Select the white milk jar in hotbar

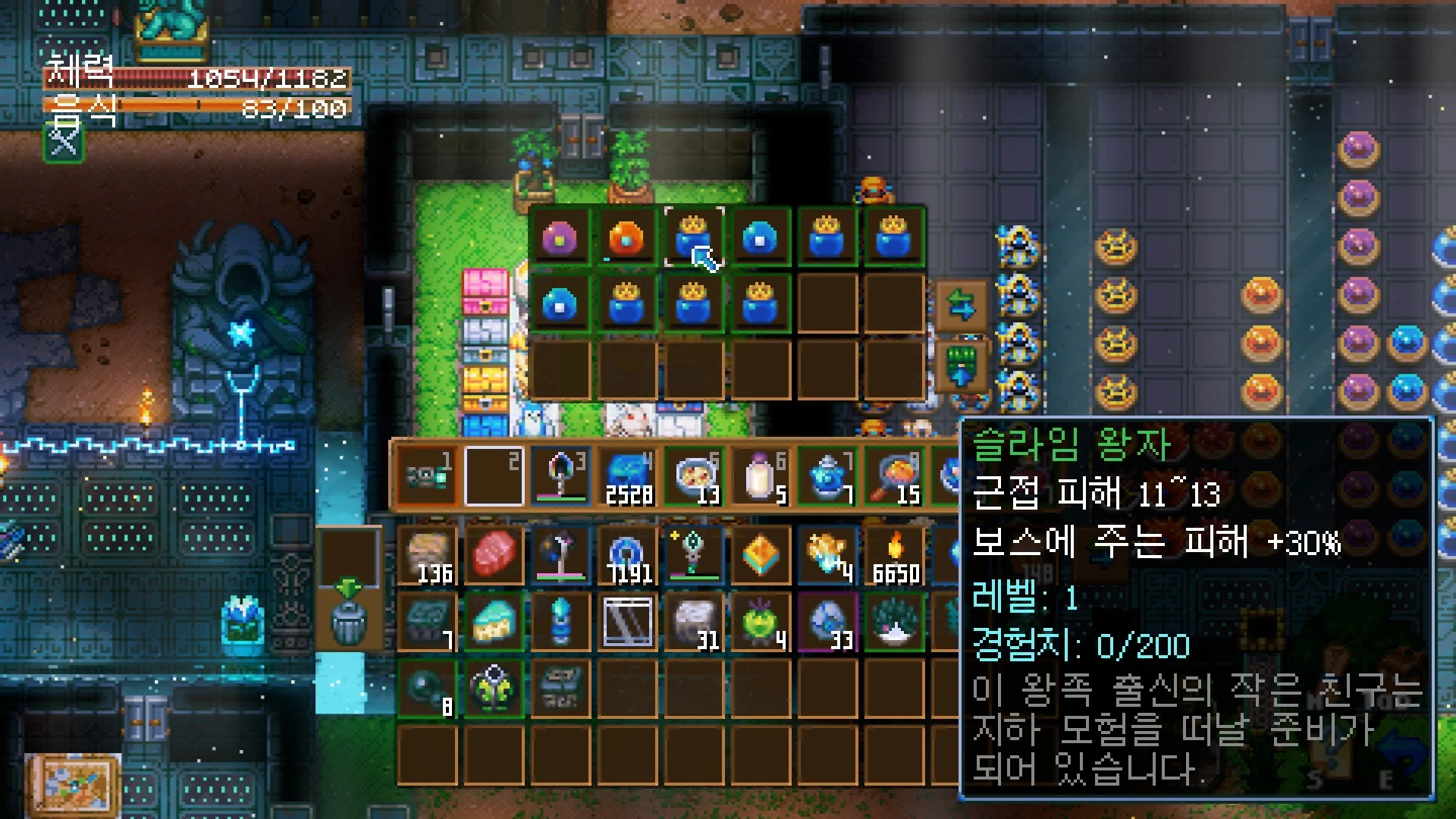click(x=761, y=478)
